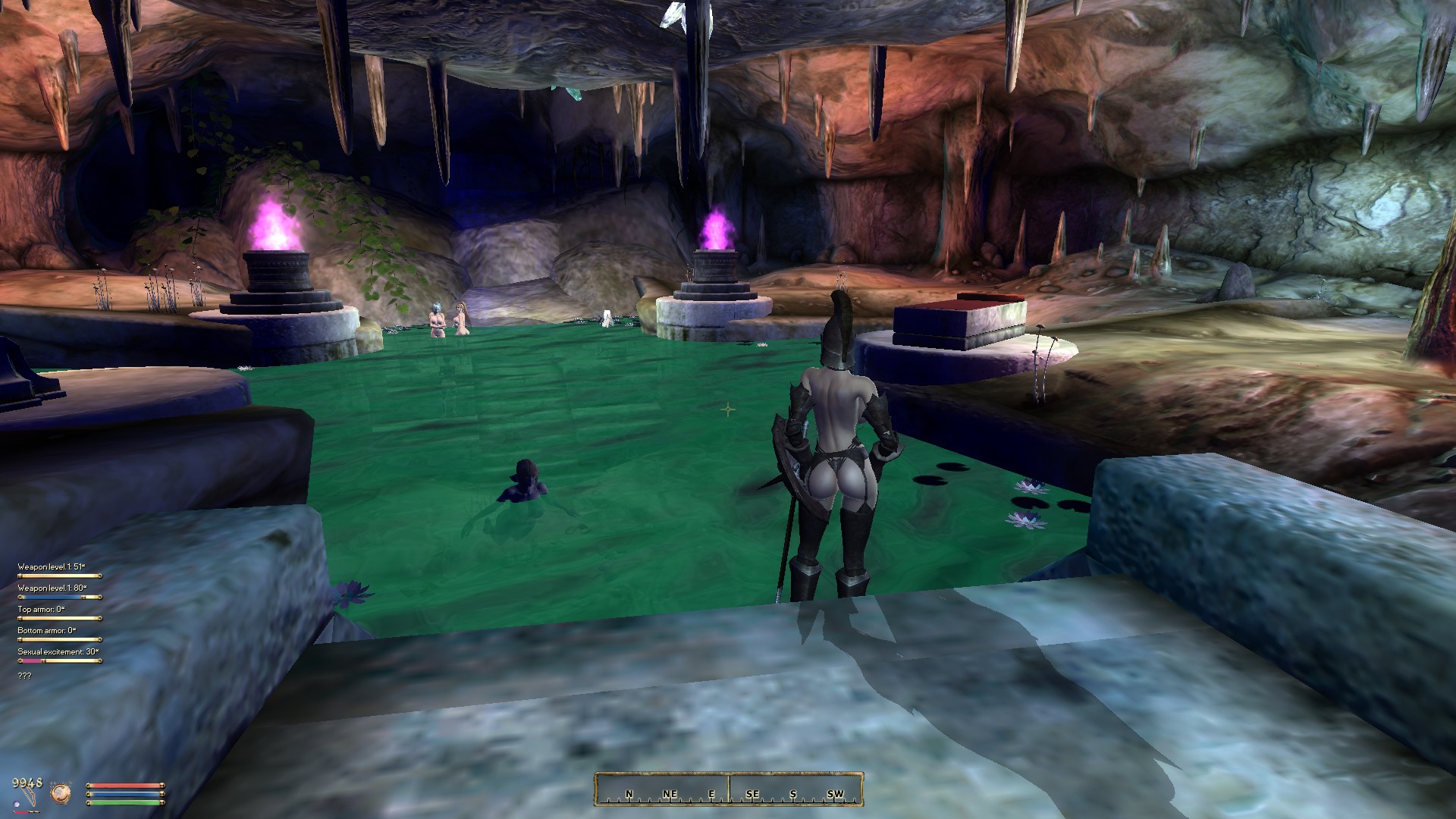Click the N marker on the compass

629,794
